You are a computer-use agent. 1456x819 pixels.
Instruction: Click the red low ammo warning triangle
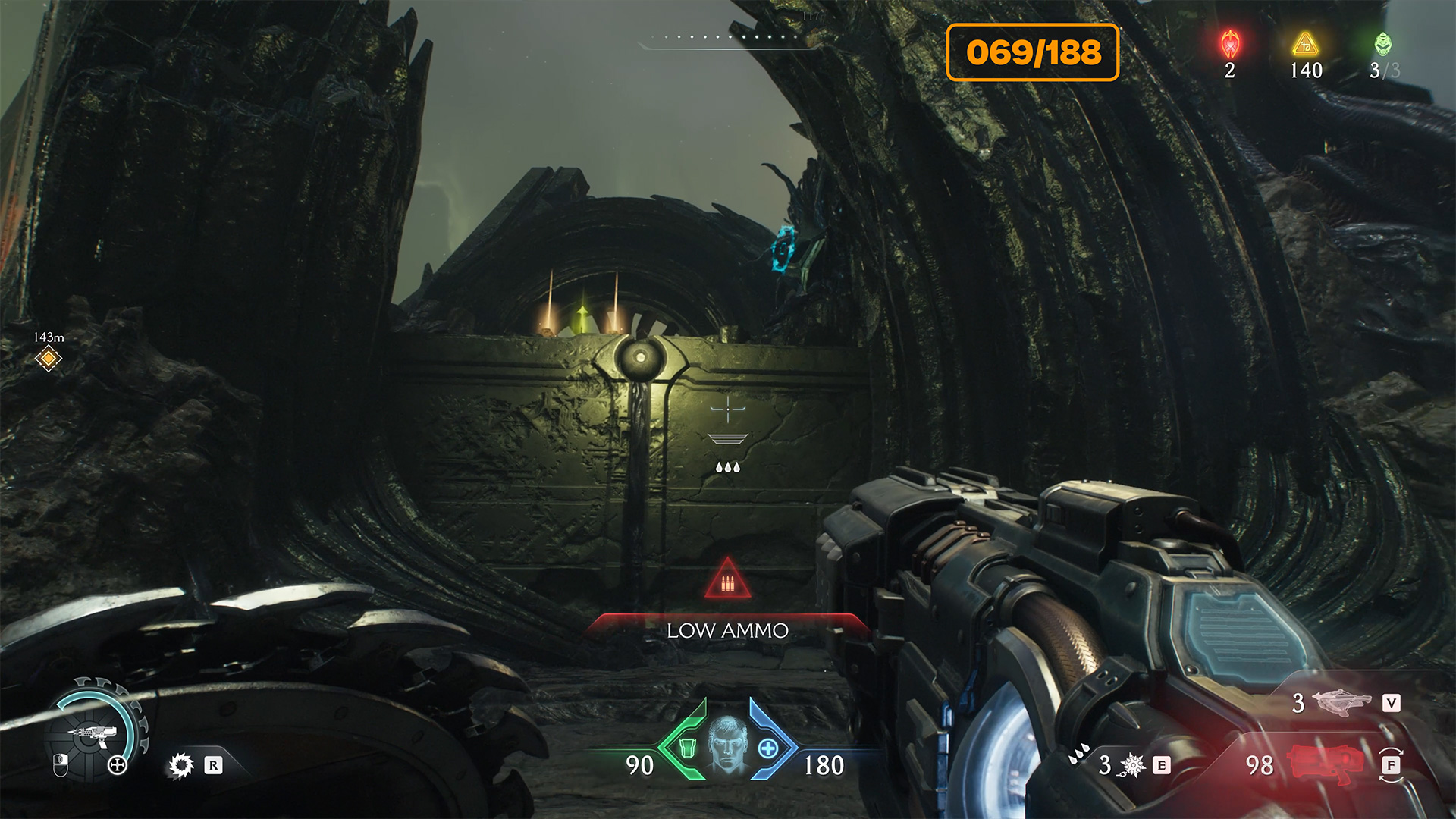tap(727, 580)
